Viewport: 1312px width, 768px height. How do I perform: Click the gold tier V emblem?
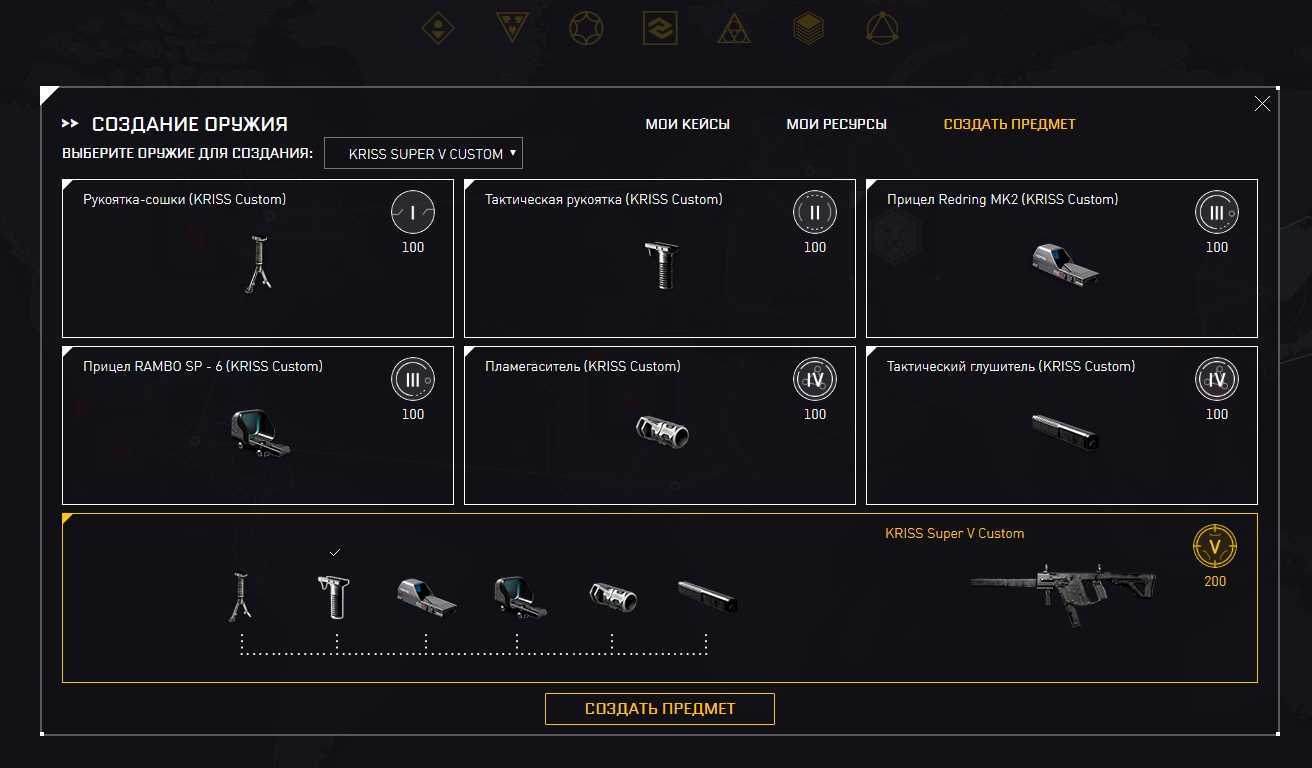click(x=1215, y=548)
